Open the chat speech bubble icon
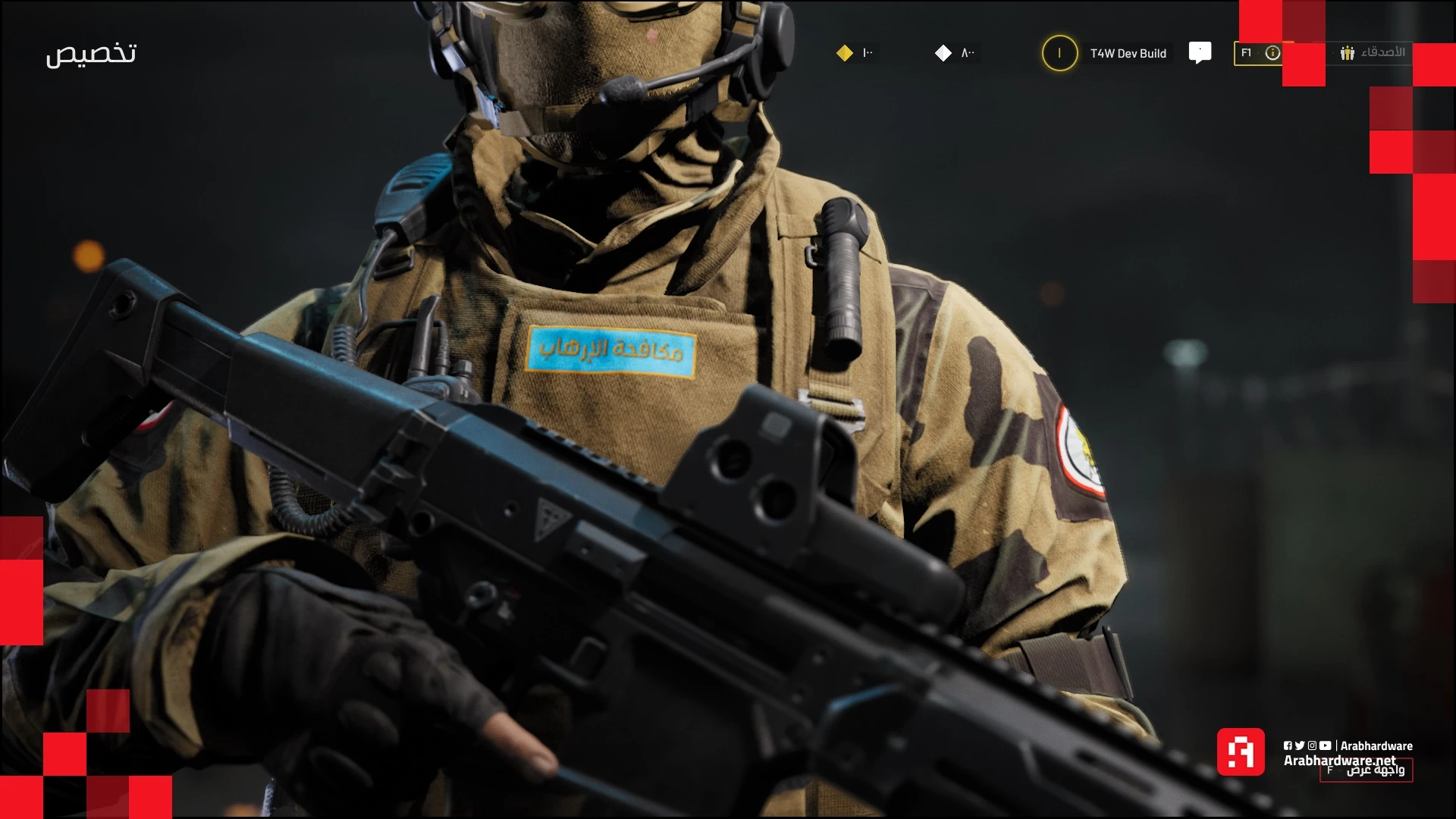1456x819 pixels. [1200, 52]
